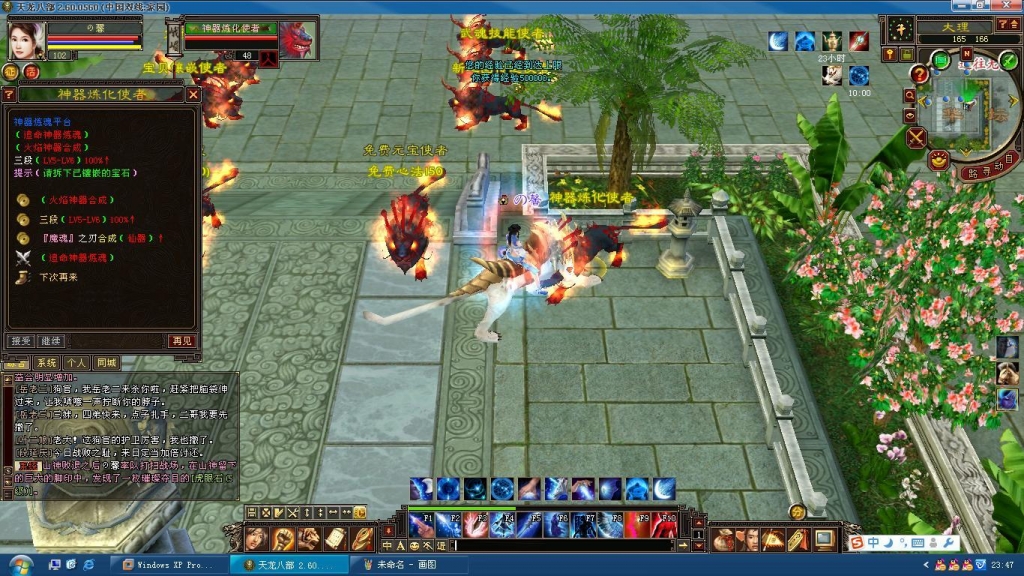Close the 神器炼化使者 dialog window
Viewport: 1024px width, 576px height.
tap(193, 95)
